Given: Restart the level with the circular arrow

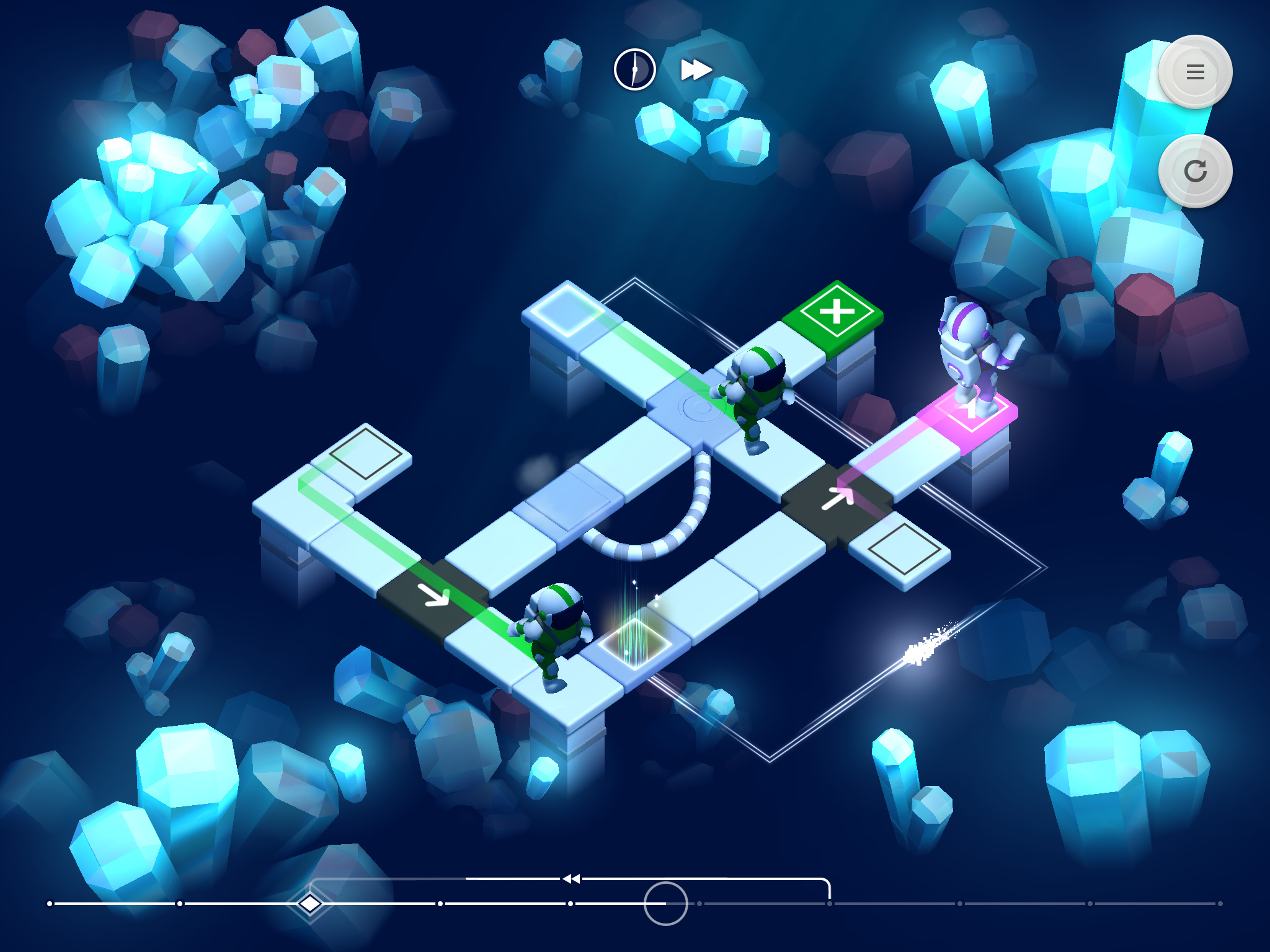Looking at the screenshot, I should pyautogui.click(x=1195, y=171).
